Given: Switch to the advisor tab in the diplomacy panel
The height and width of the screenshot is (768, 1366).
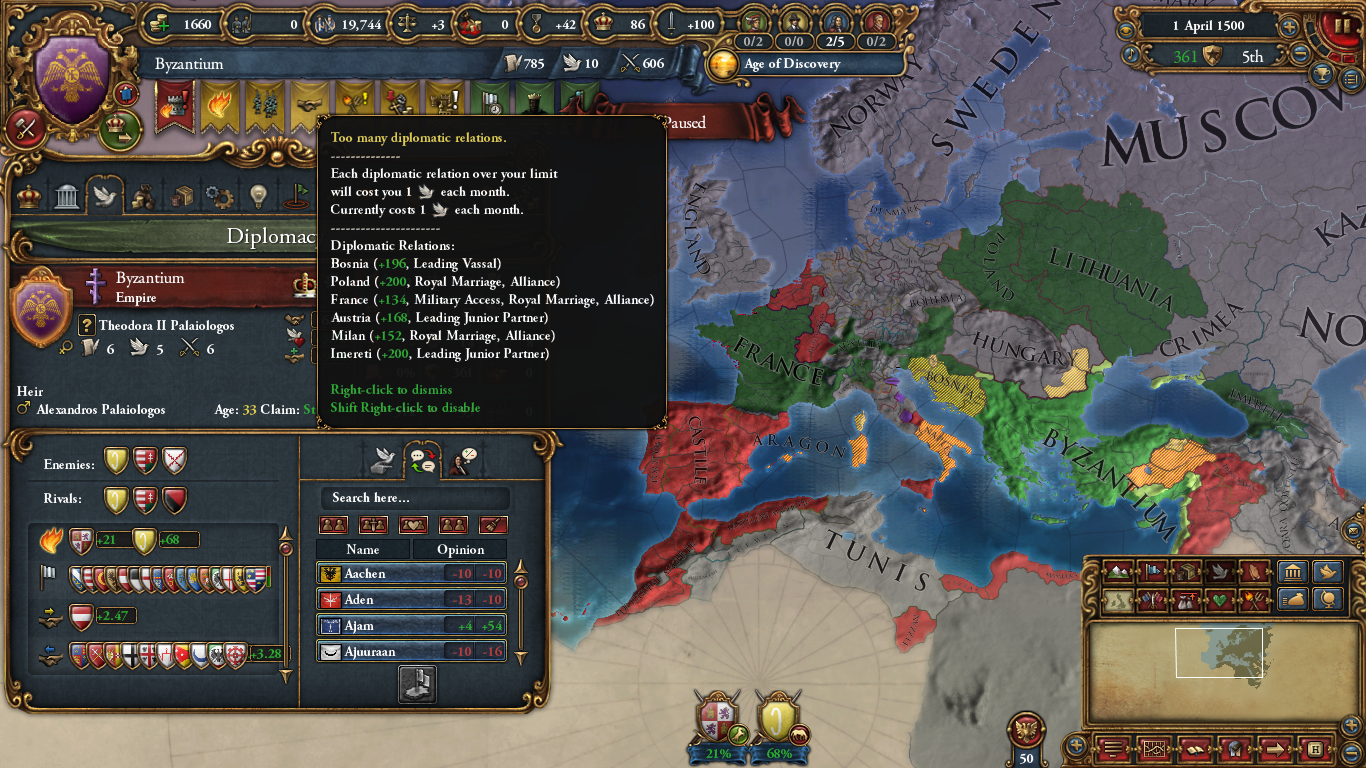Looking at the screenshot, I should pyautogui.click(x=460, y=461).
